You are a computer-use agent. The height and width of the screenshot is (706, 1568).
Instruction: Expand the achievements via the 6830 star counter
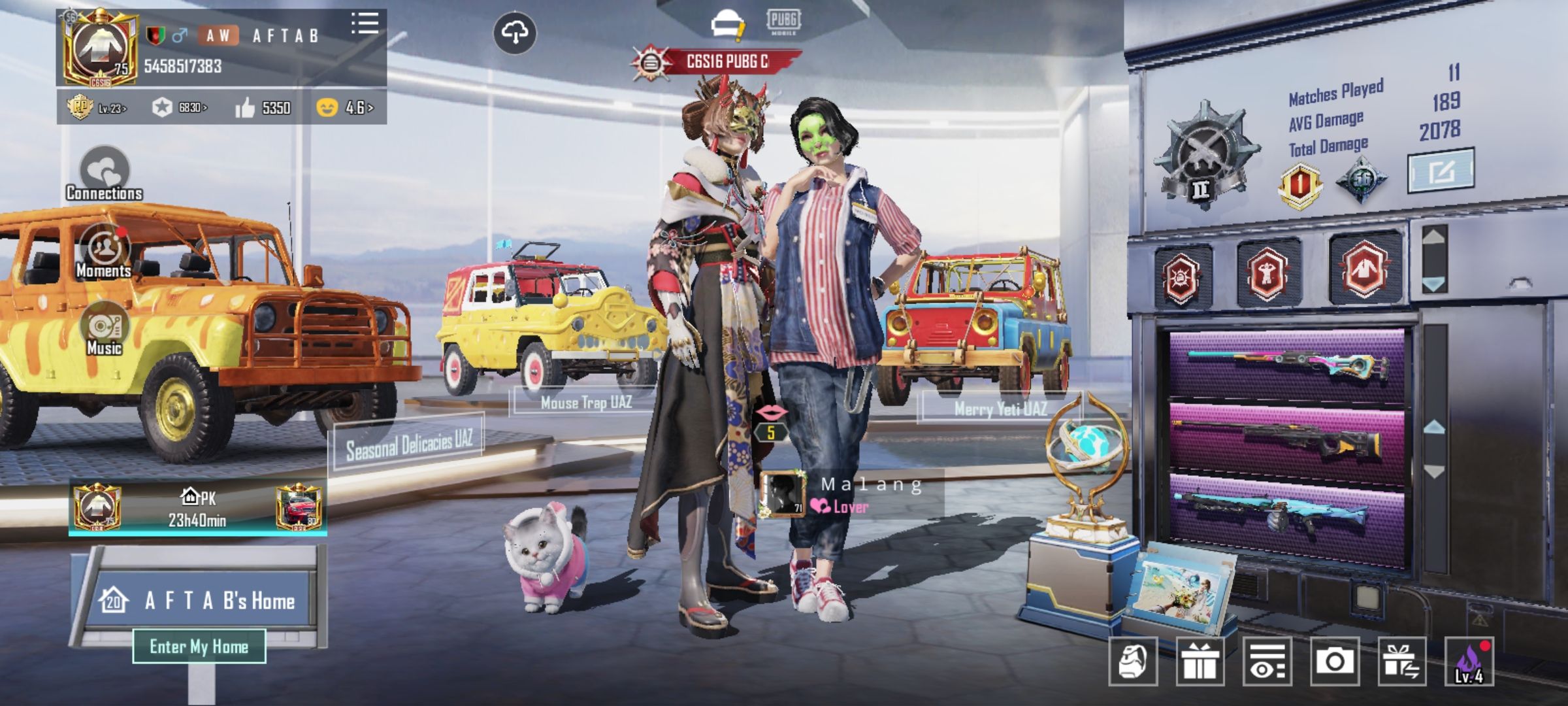(x=176, y=107)
